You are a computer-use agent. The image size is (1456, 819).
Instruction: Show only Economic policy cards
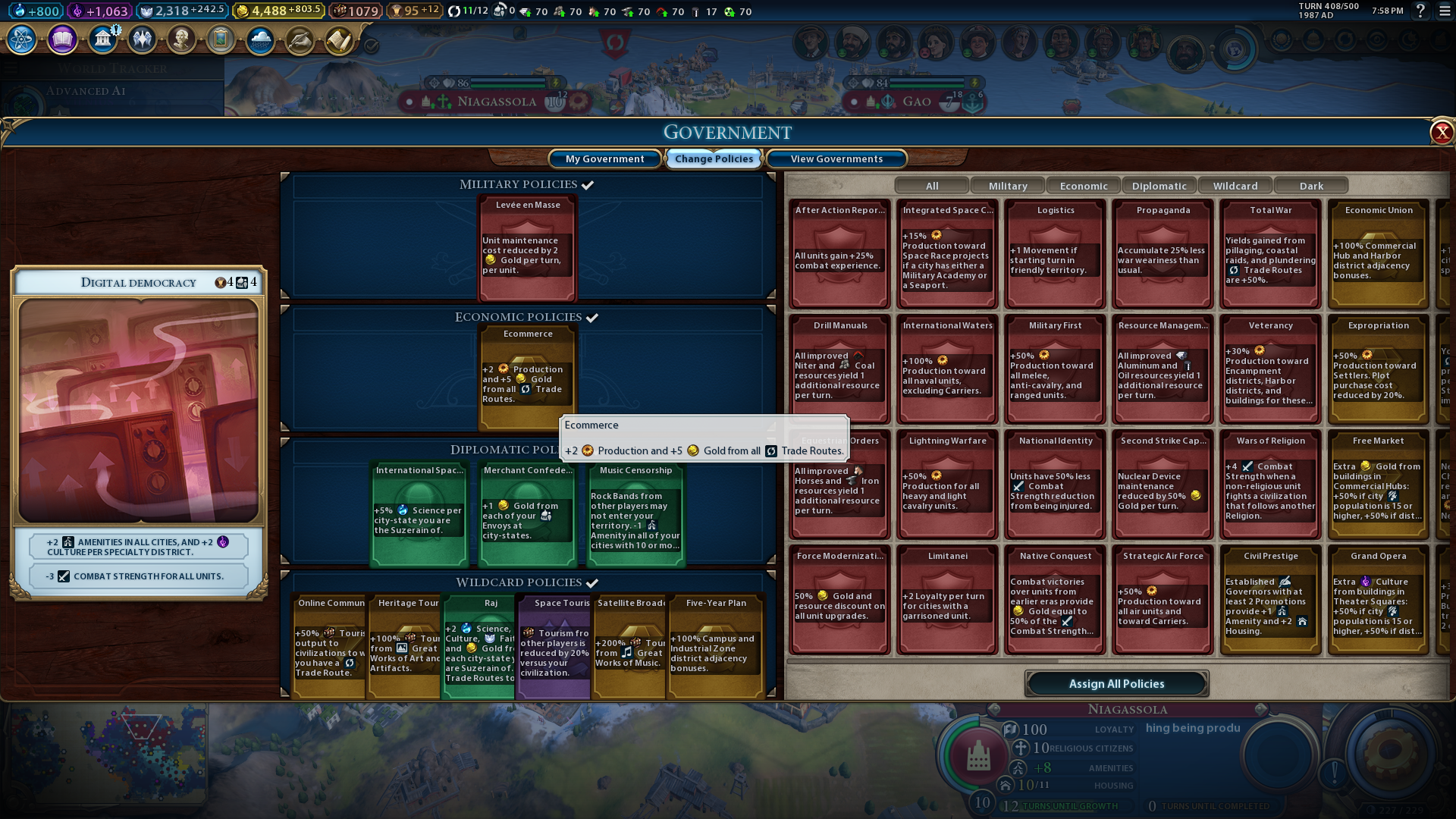pos(1084,186)
